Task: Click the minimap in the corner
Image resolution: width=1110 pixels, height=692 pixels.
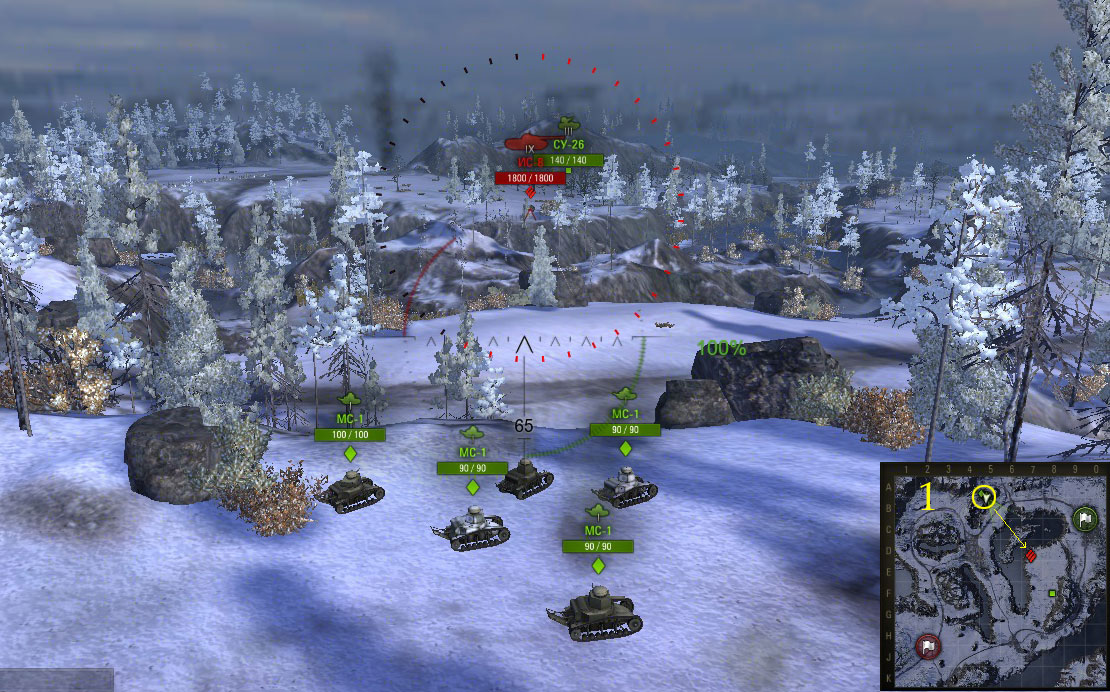Action: (x=995, y=577)
